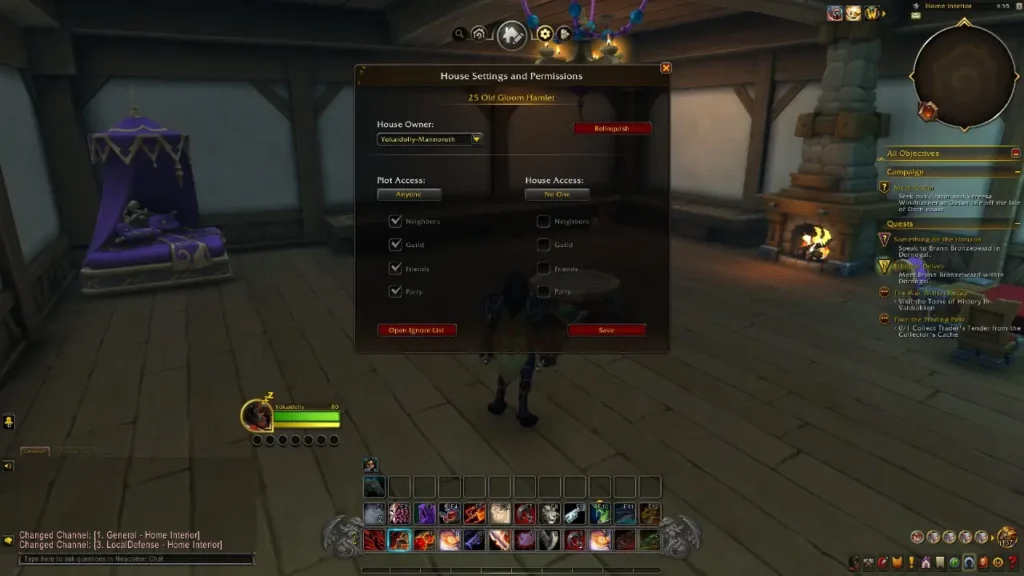Uncheck Friends under Plot Access
This screenshot has width=1024, height=576.
click(395, 268)
